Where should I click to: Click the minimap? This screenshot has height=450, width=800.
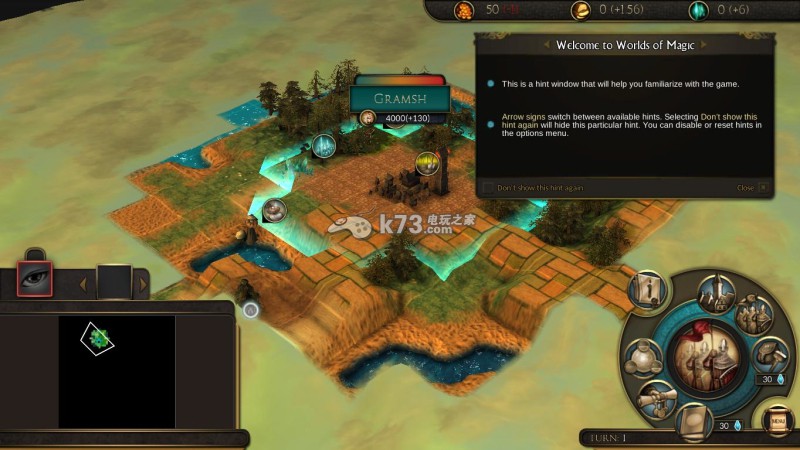coord(116,372)
